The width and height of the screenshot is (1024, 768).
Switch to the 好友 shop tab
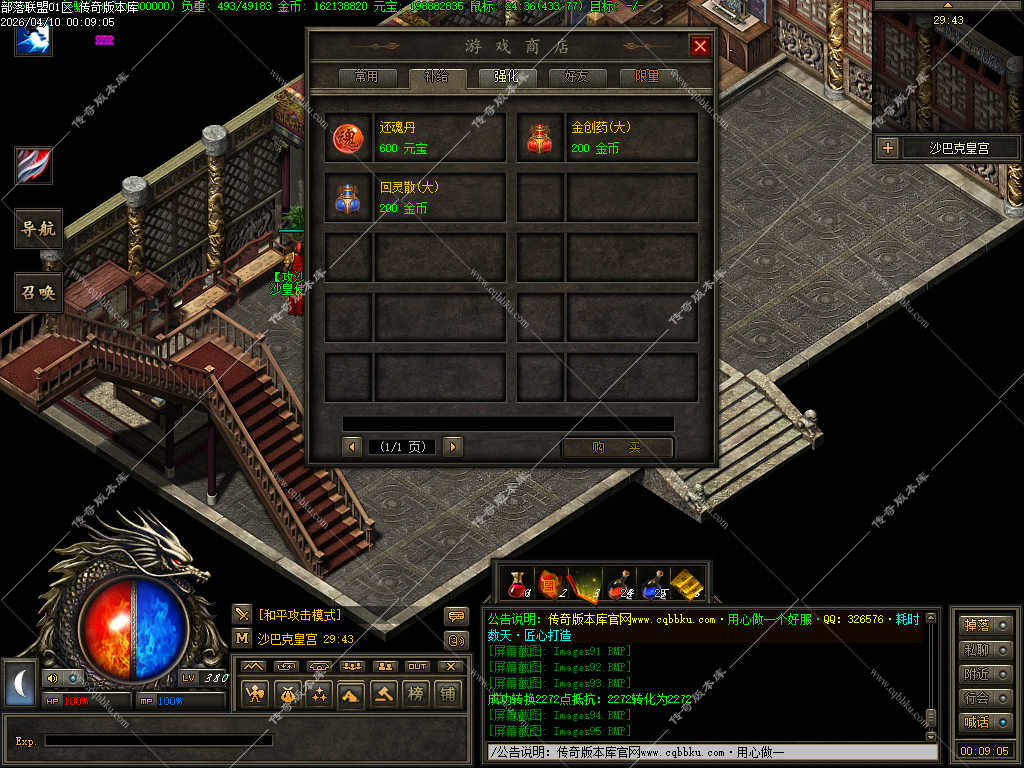[x=576, y=76]
